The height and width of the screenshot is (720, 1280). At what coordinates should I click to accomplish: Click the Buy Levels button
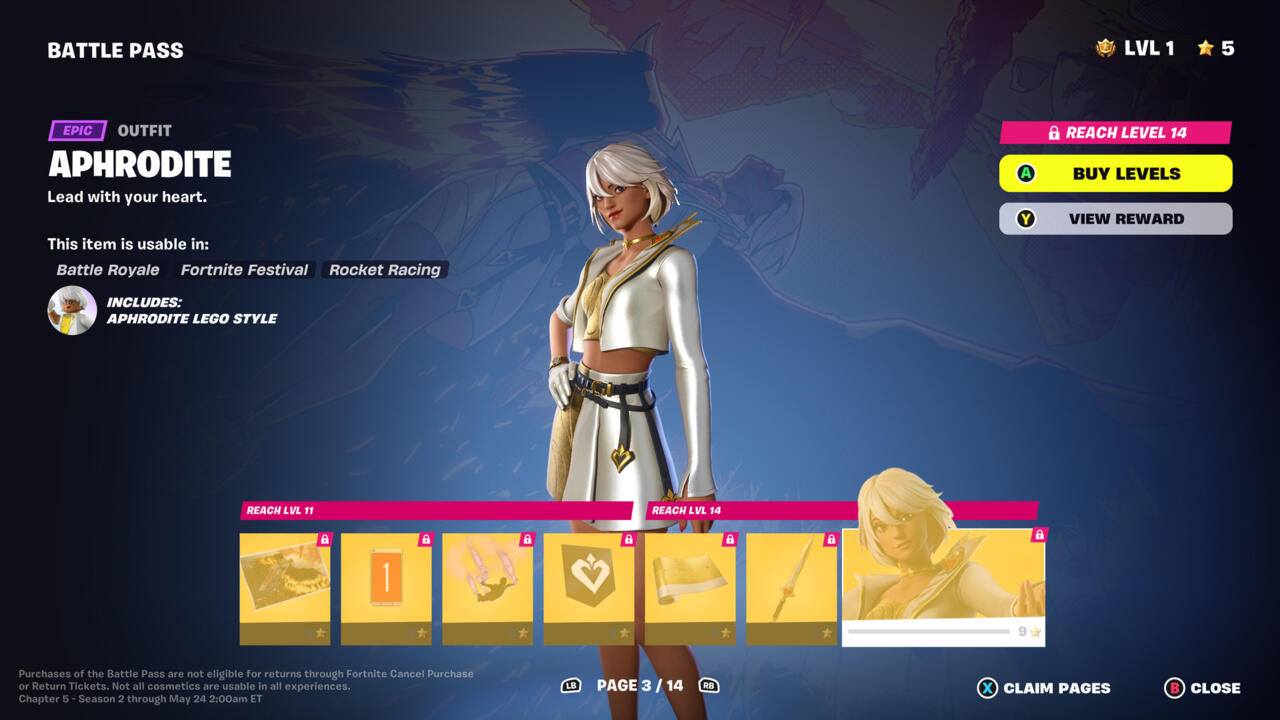click(x=1115, y=173)
